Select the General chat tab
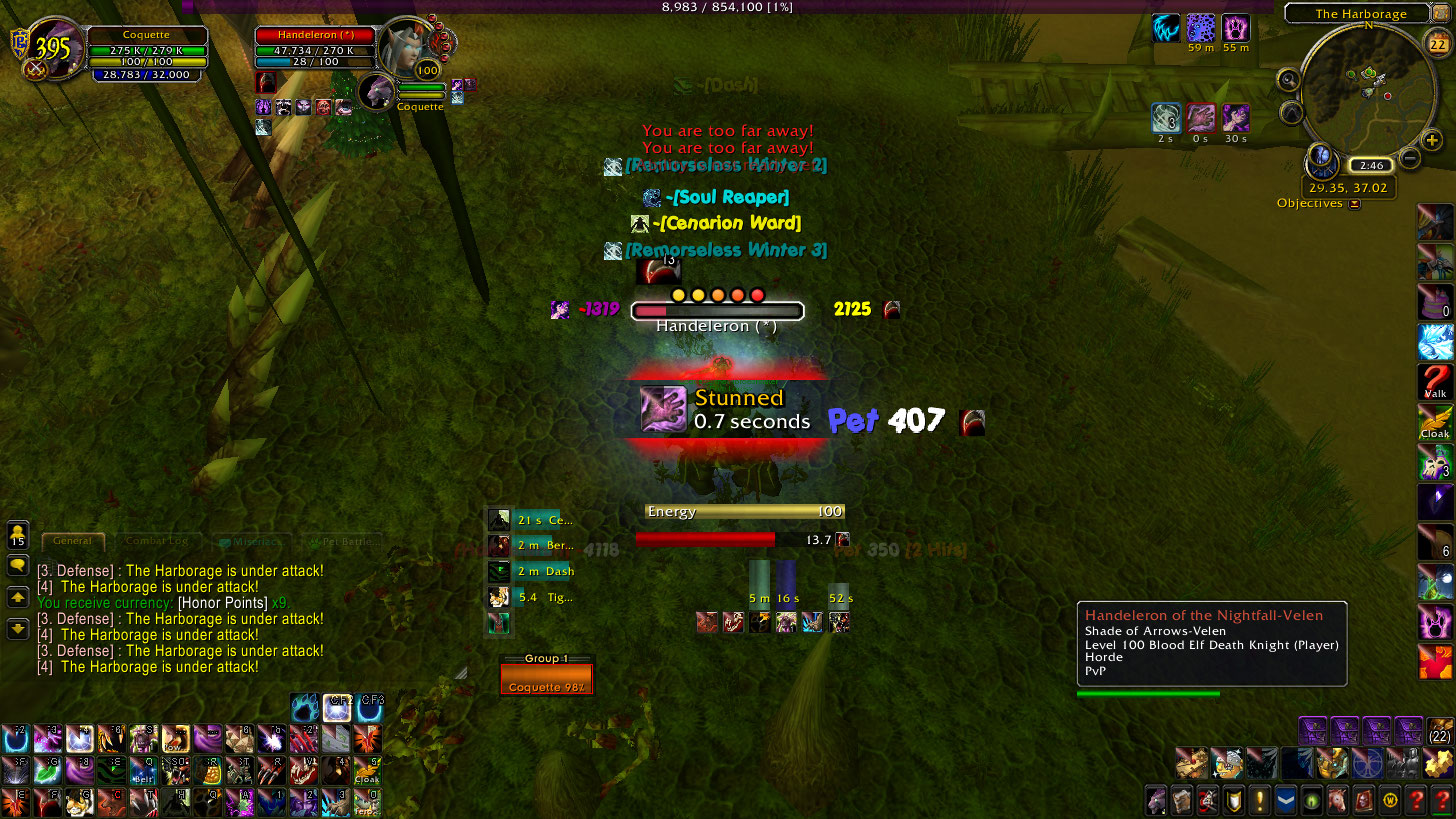Screen dimensions: 1456x819 tap(72, 541)
